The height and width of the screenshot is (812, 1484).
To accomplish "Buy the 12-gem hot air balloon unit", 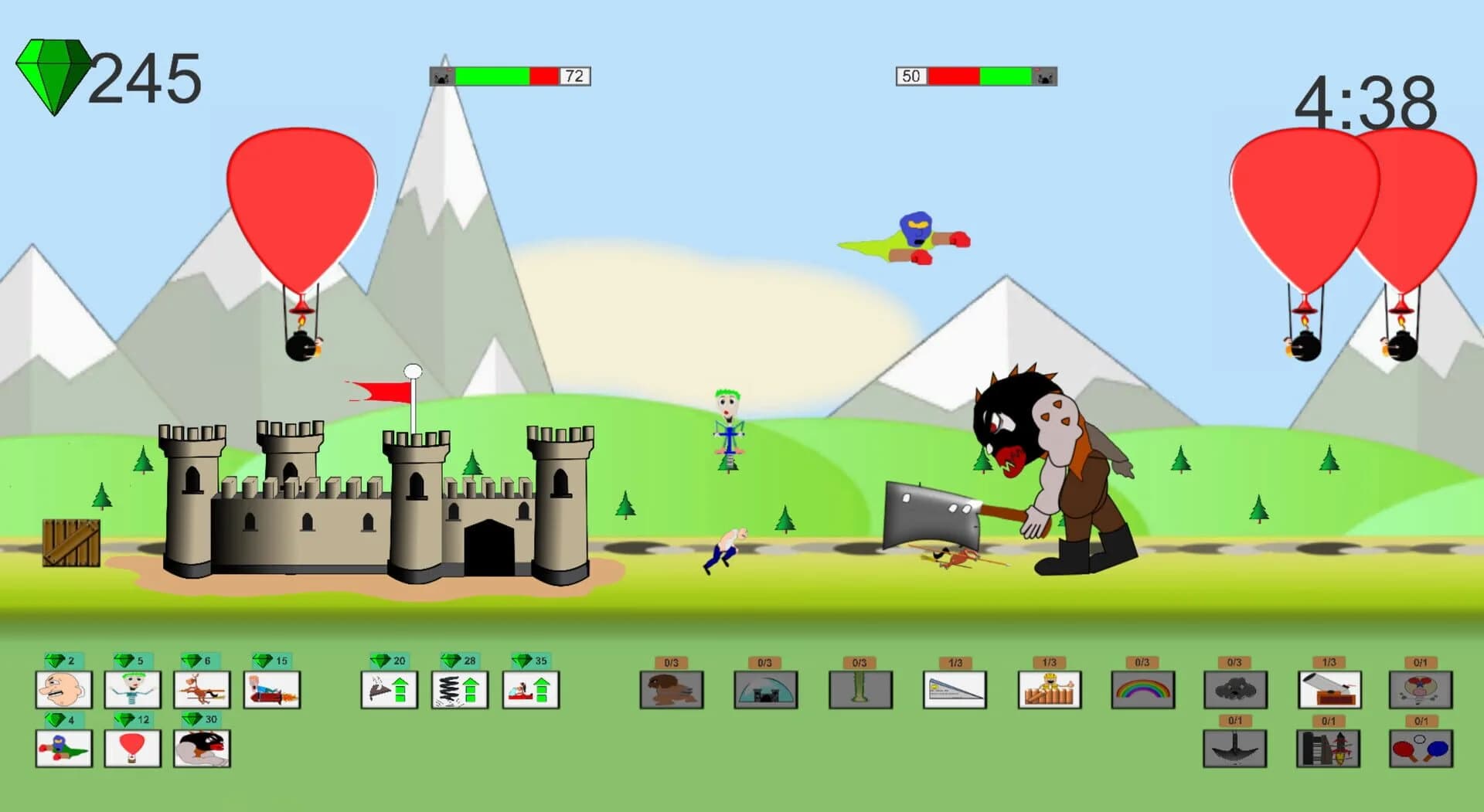I will [x=132, y=749].
